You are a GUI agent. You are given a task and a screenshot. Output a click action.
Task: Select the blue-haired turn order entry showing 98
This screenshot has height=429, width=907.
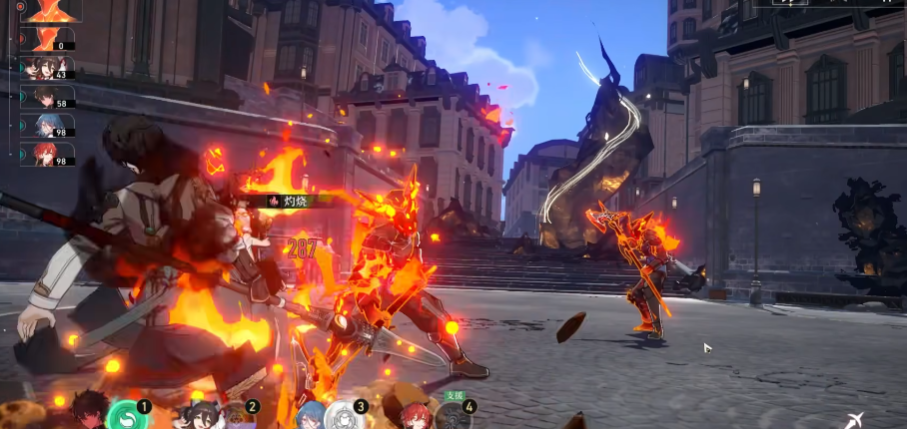[x=47, y=126]
